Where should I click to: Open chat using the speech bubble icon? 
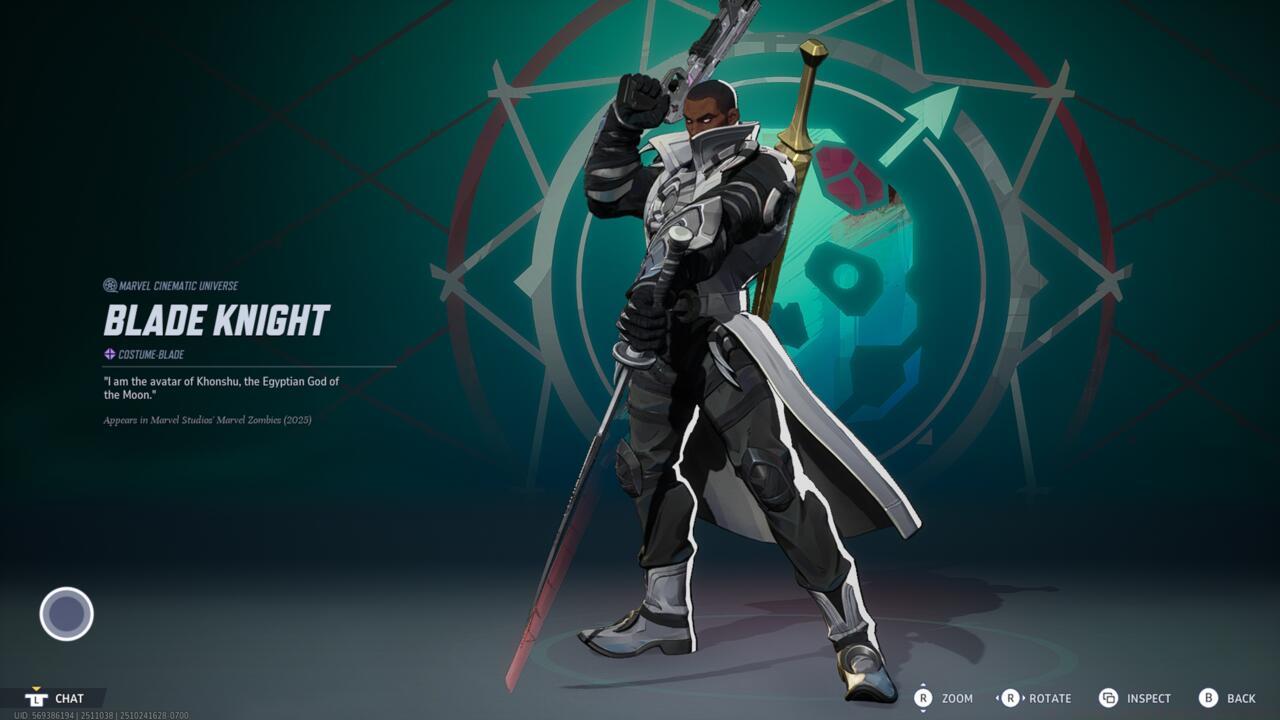coord(37,698)
